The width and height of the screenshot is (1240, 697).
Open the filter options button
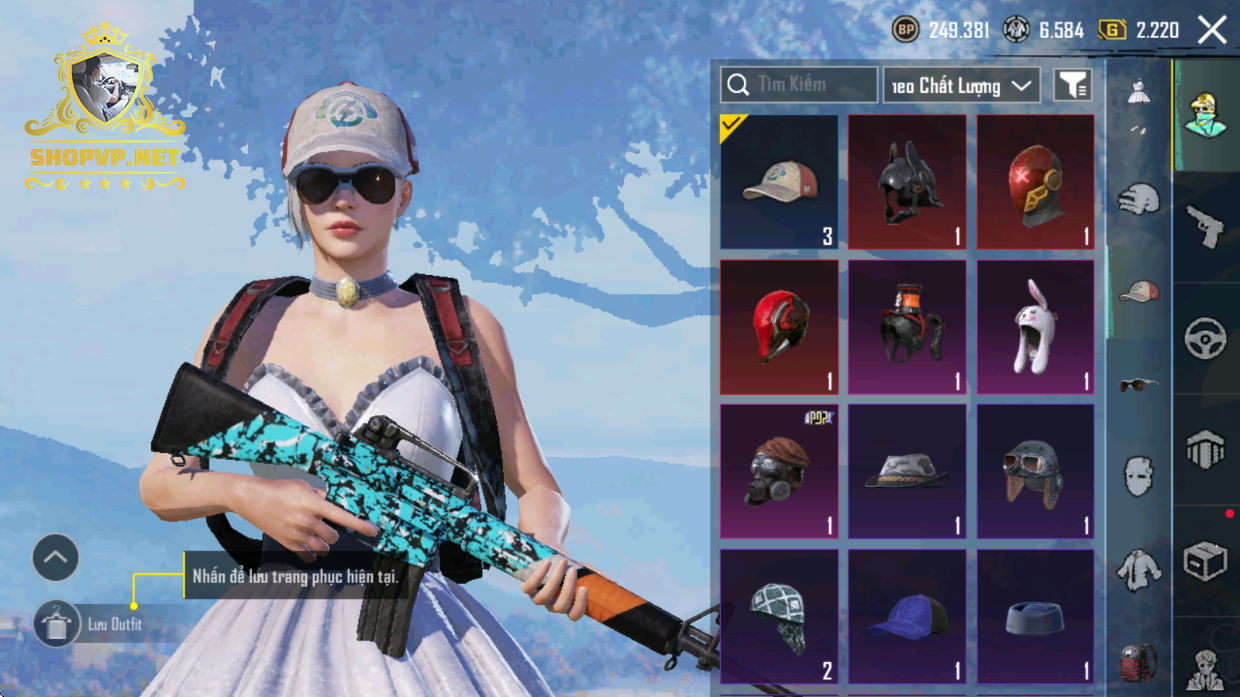[x=1073, y=85]
